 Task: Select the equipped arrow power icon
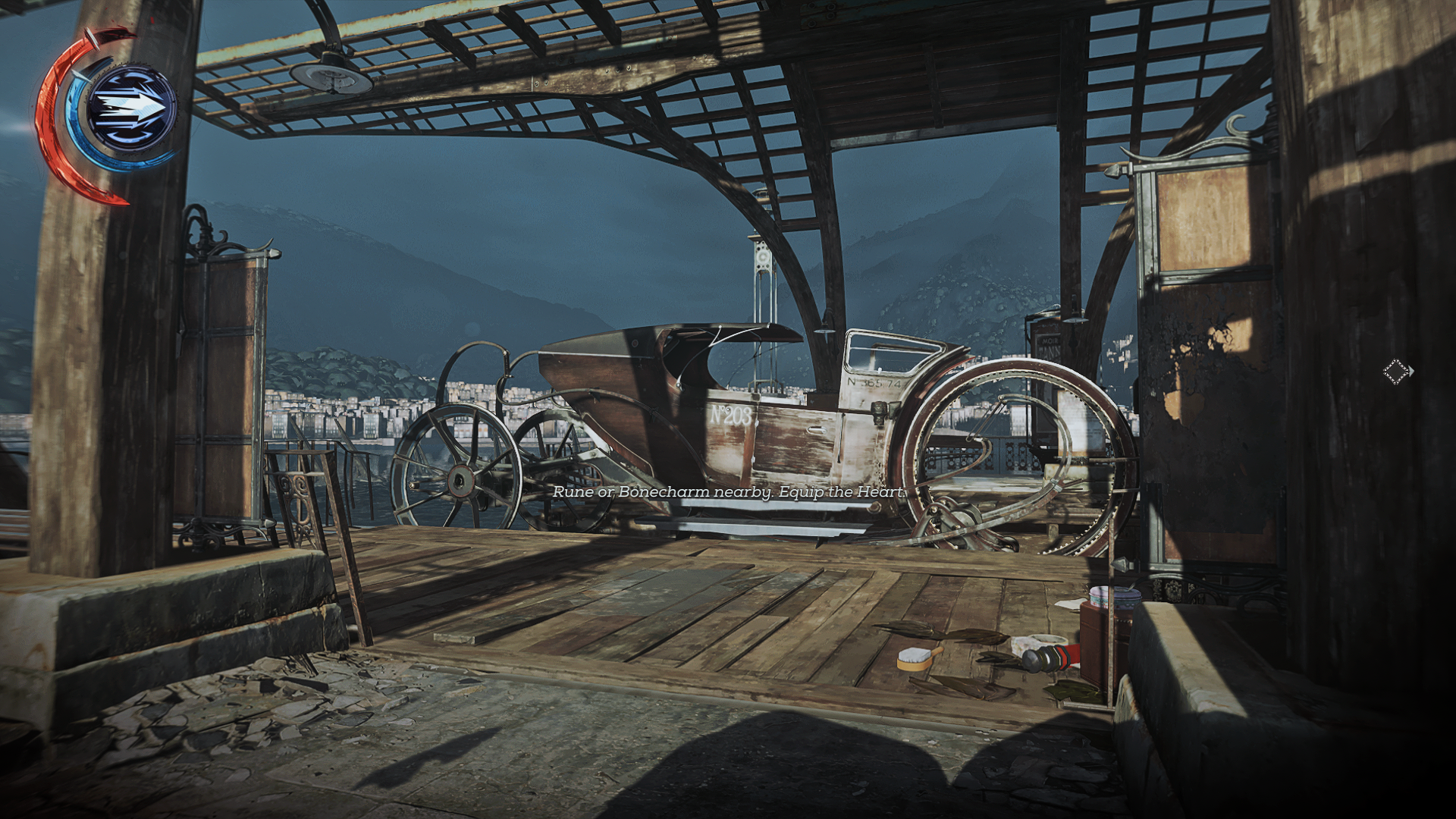click(130, 110)
